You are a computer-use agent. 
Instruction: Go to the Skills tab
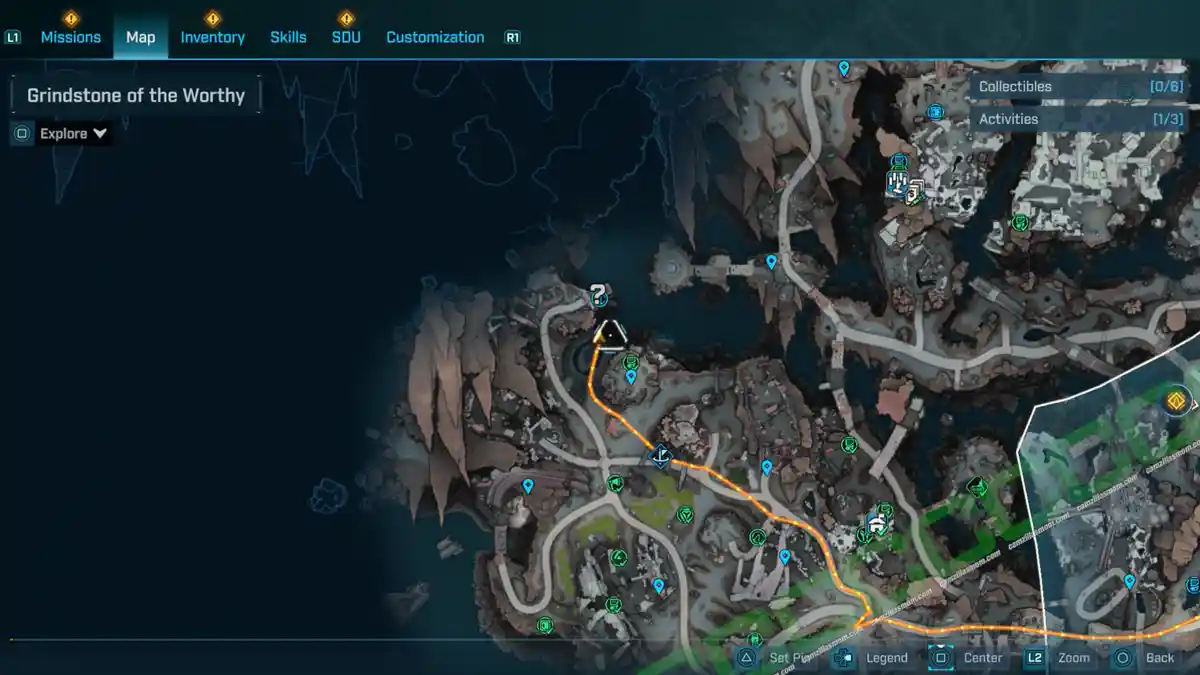[x=288, y=37]
